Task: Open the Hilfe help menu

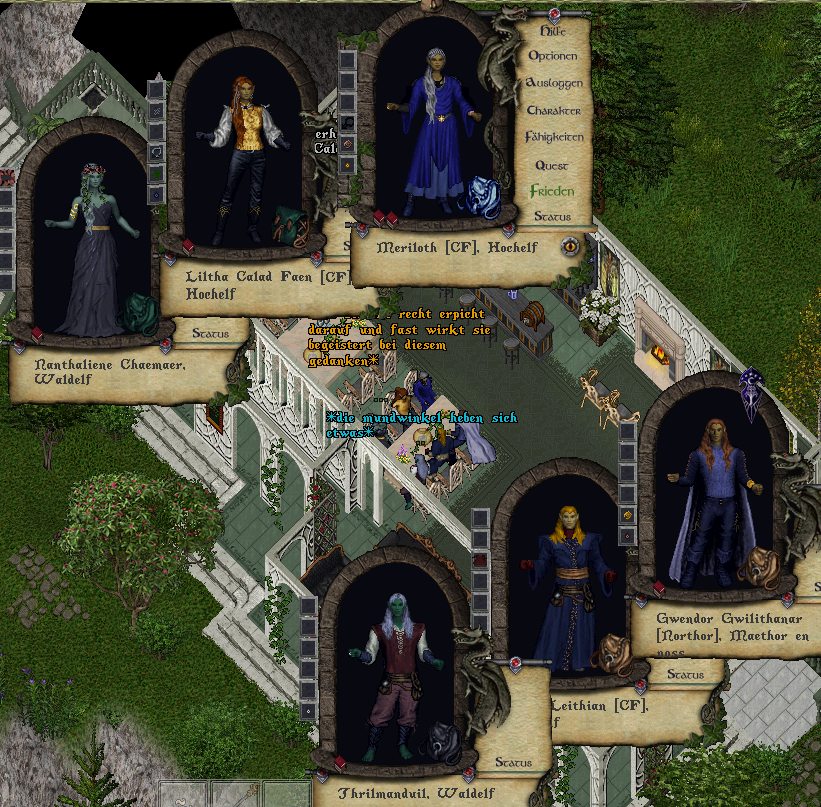Action: pyautogui.click(x=553, y=31)
